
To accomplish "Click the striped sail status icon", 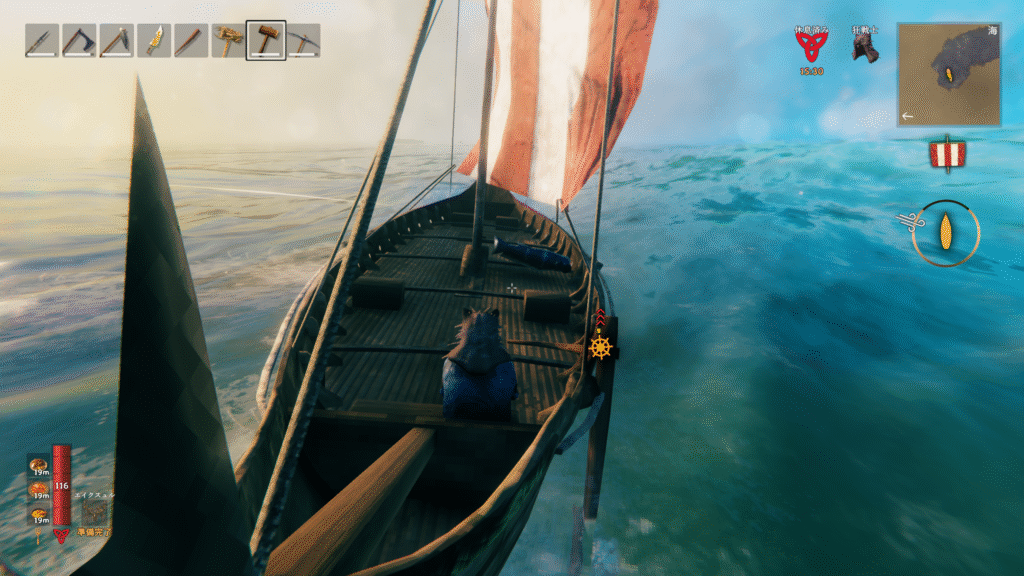I will coord(946,154).
